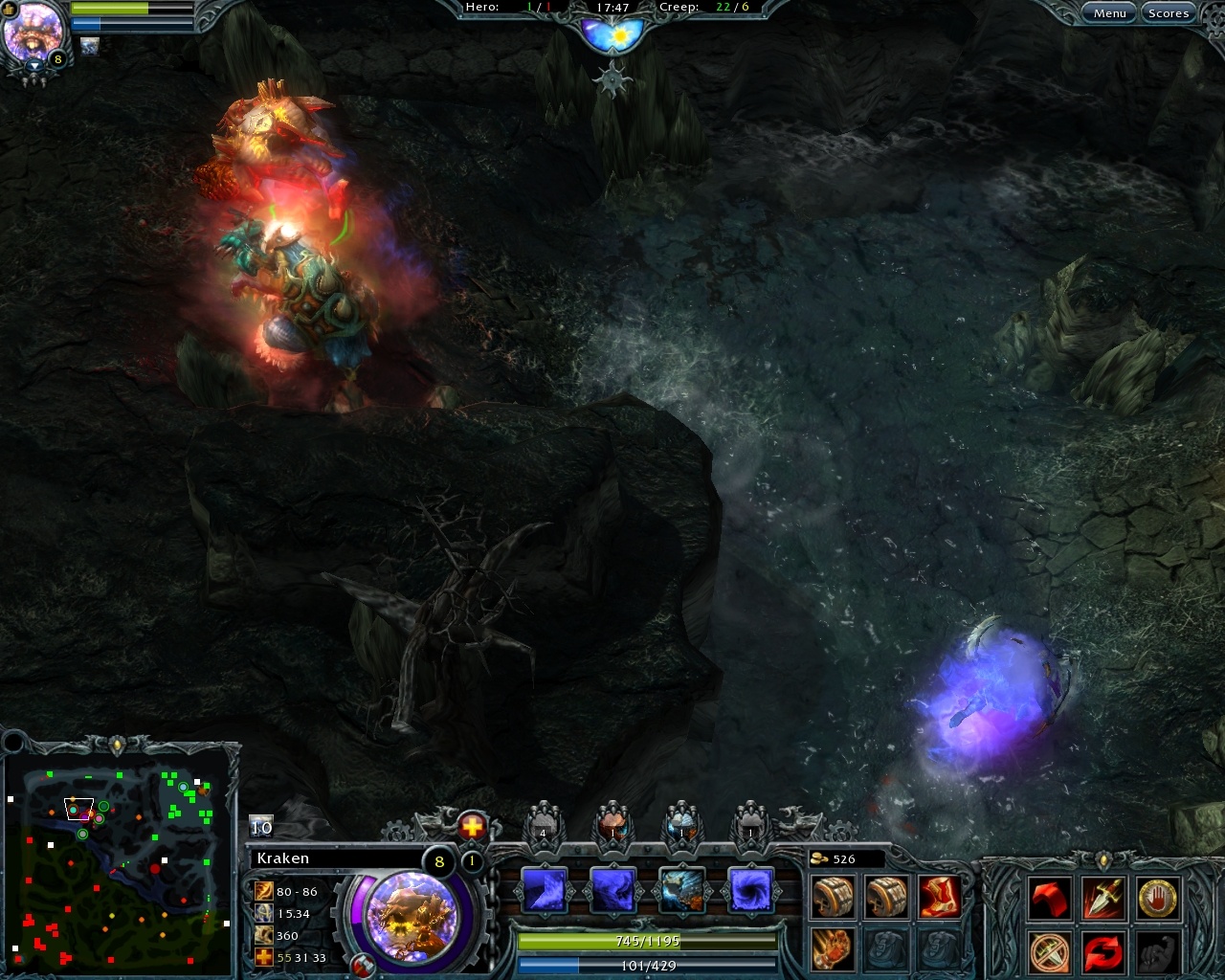The image size is (1225, 980).
Task: Click the ability level-up plus button
Action: [x=471, y=827]
